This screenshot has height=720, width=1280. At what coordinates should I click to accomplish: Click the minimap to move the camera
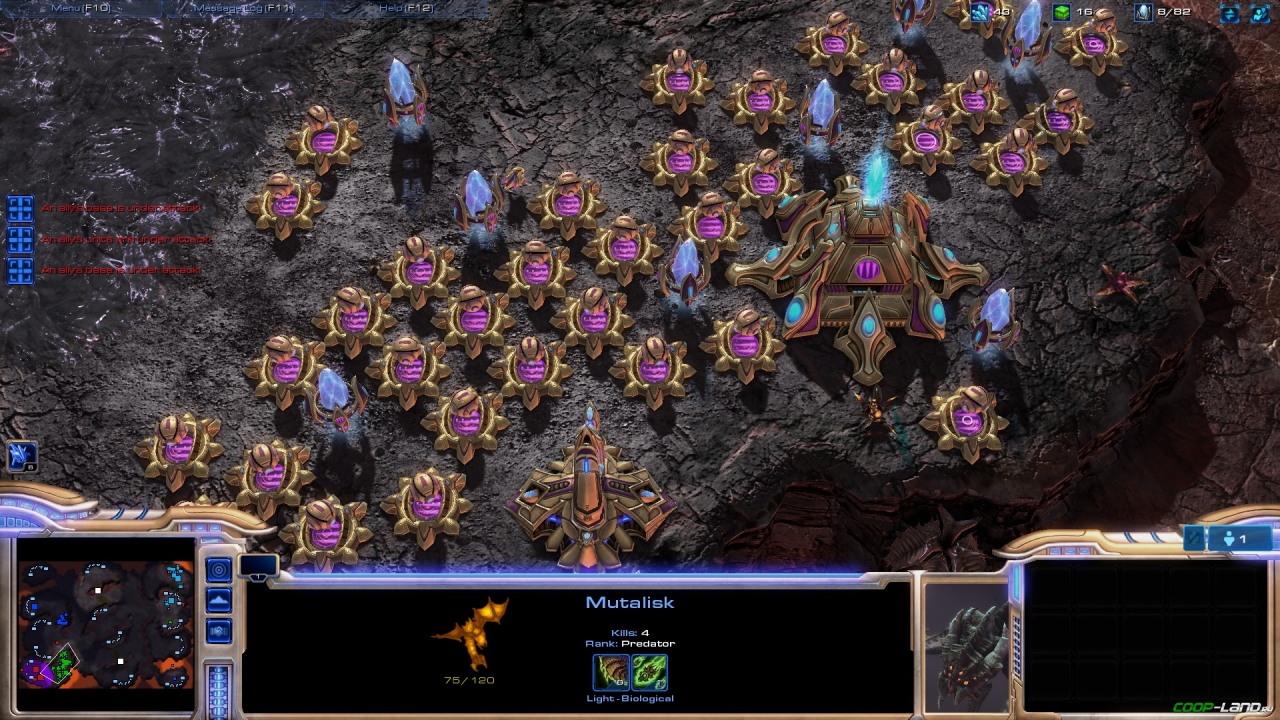pyautogui.click(x=105, y=626)
